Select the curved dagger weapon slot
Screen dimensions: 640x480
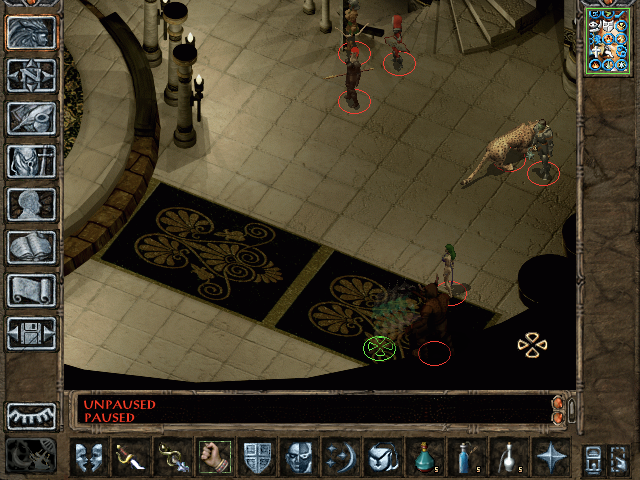[x=130, y=458]
